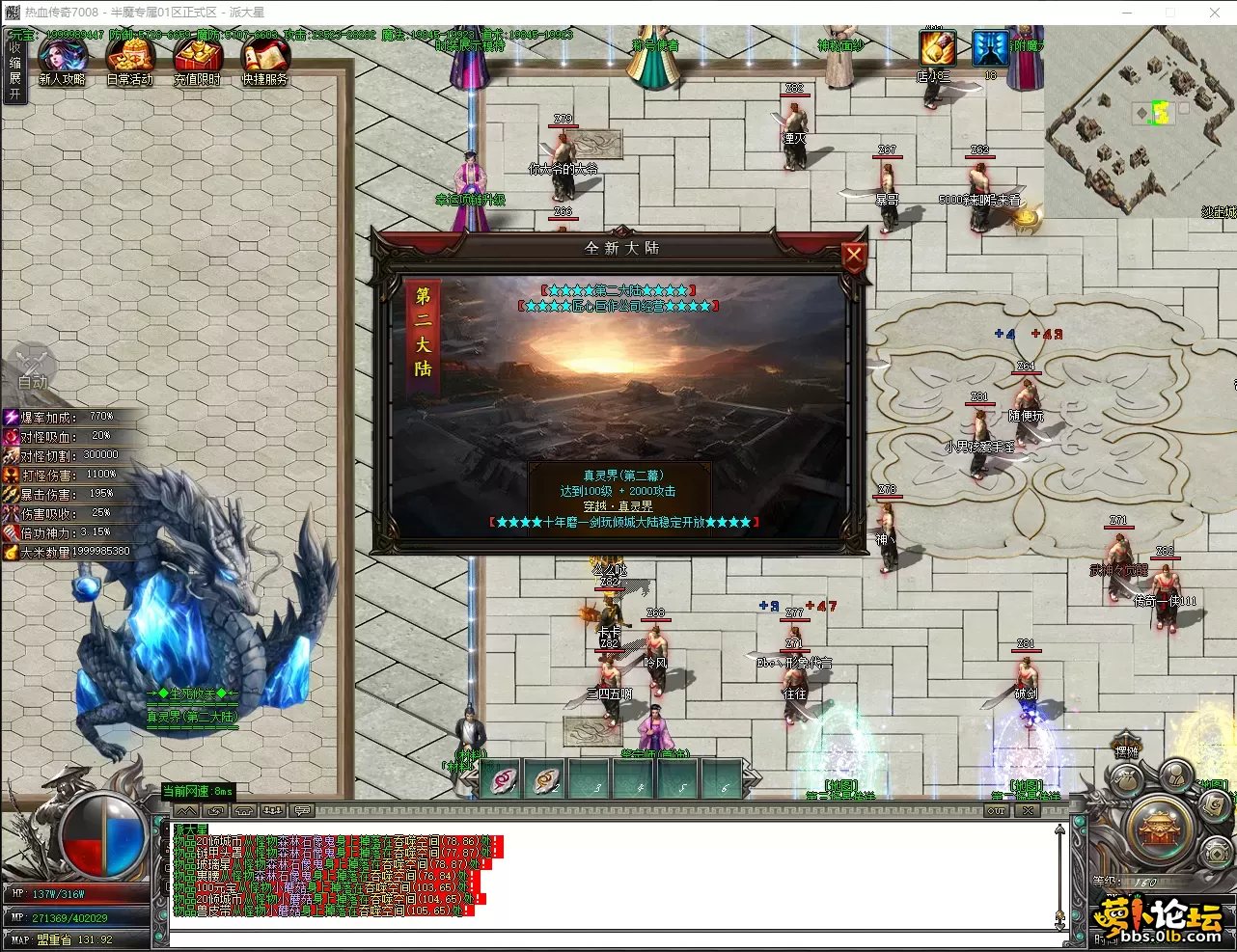Click the minimap
This screenshot has height=952, width=1237.
(x=1139, y=121)
